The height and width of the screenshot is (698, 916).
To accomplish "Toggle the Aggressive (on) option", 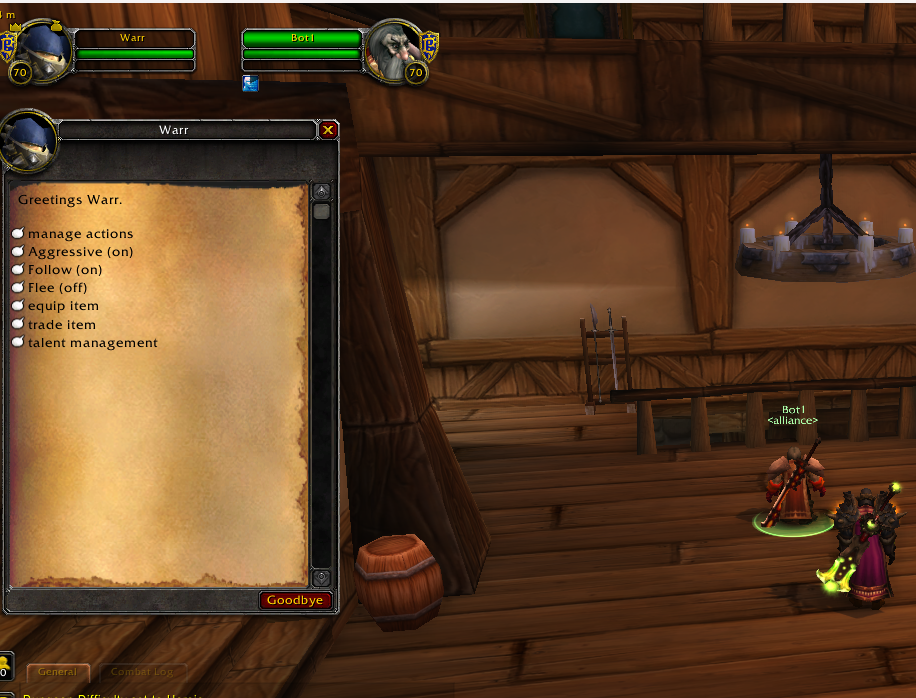I will pos(80,252).
